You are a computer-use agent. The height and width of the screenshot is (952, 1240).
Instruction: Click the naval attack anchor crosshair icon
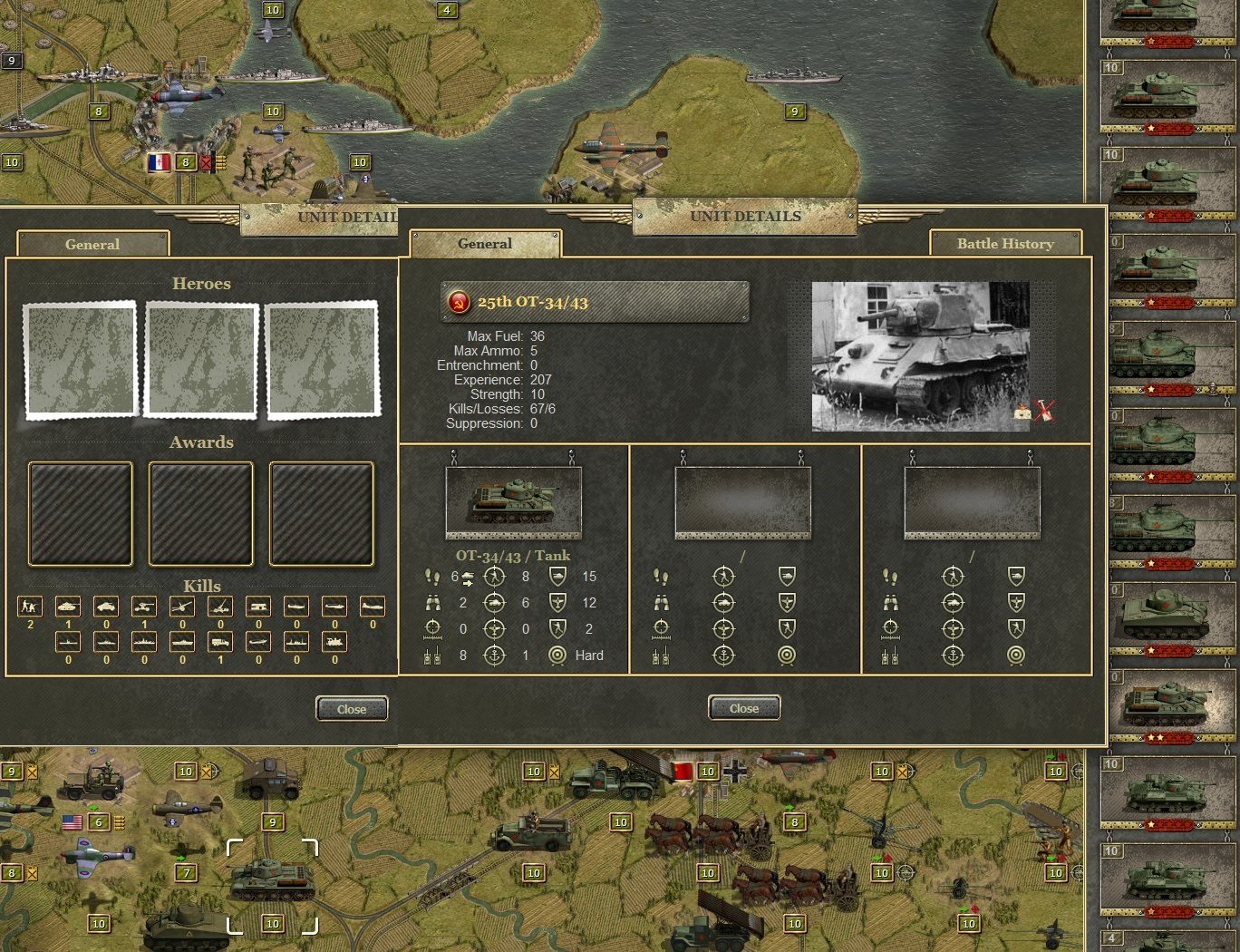coord(494,655)
